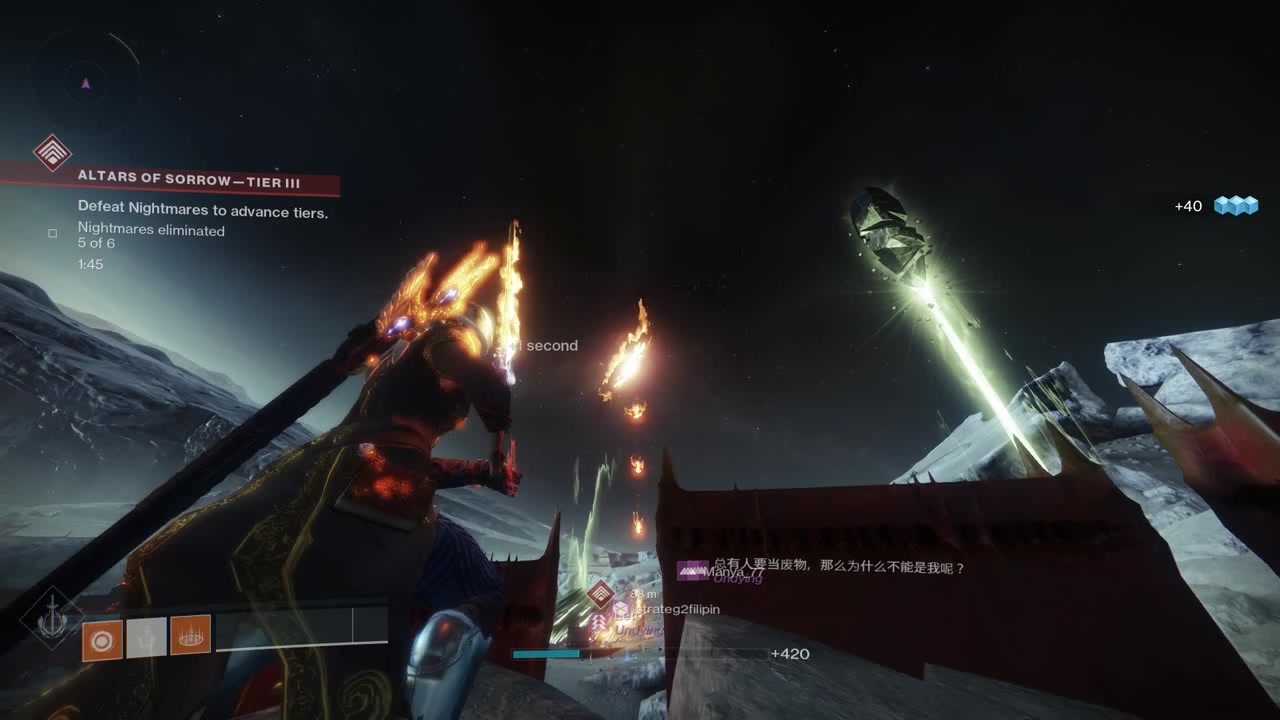Toggle the Nightmares eliminated objective checkbox
The height and width of the screenshot is (720, 1280).
coord(53,234)
